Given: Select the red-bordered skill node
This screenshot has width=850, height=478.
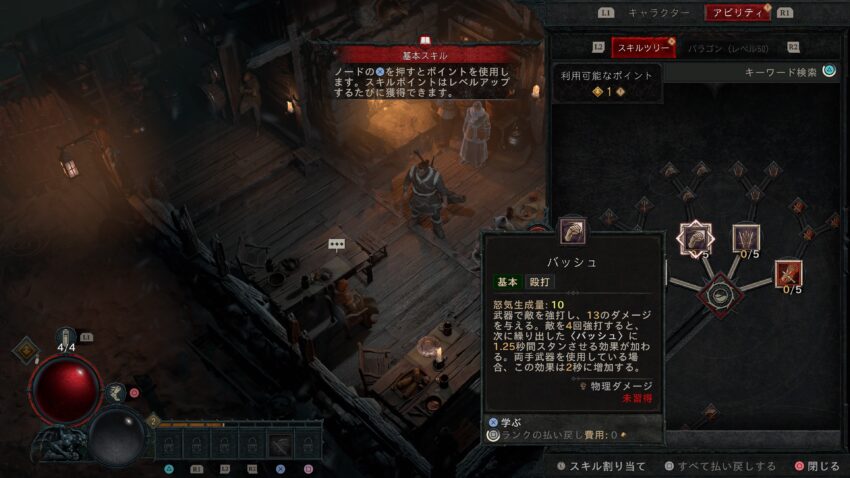Looking at the screenshot, I should click(x=788, y=273).
